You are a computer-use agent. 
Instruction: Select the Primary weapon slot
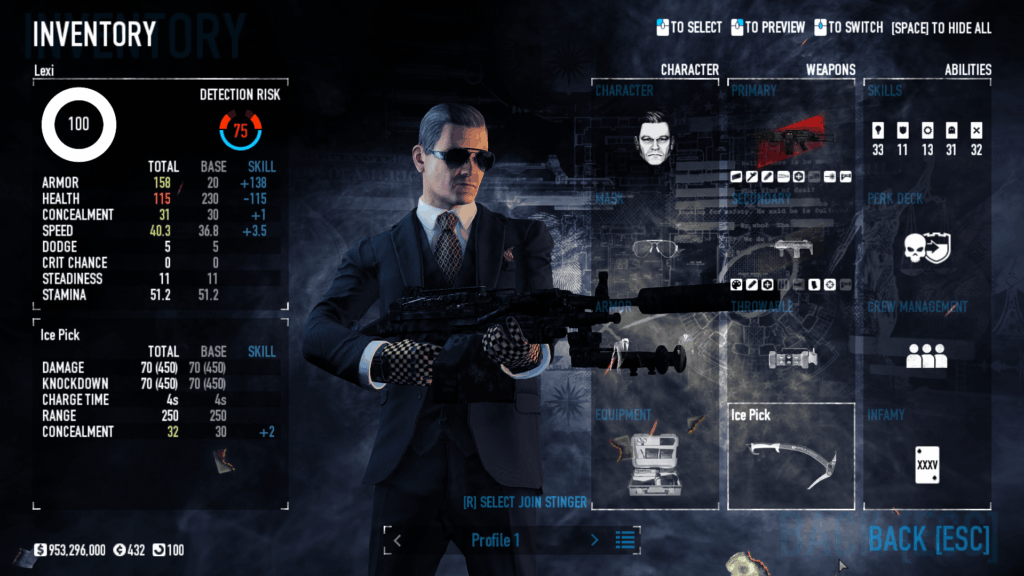(791, 138)
